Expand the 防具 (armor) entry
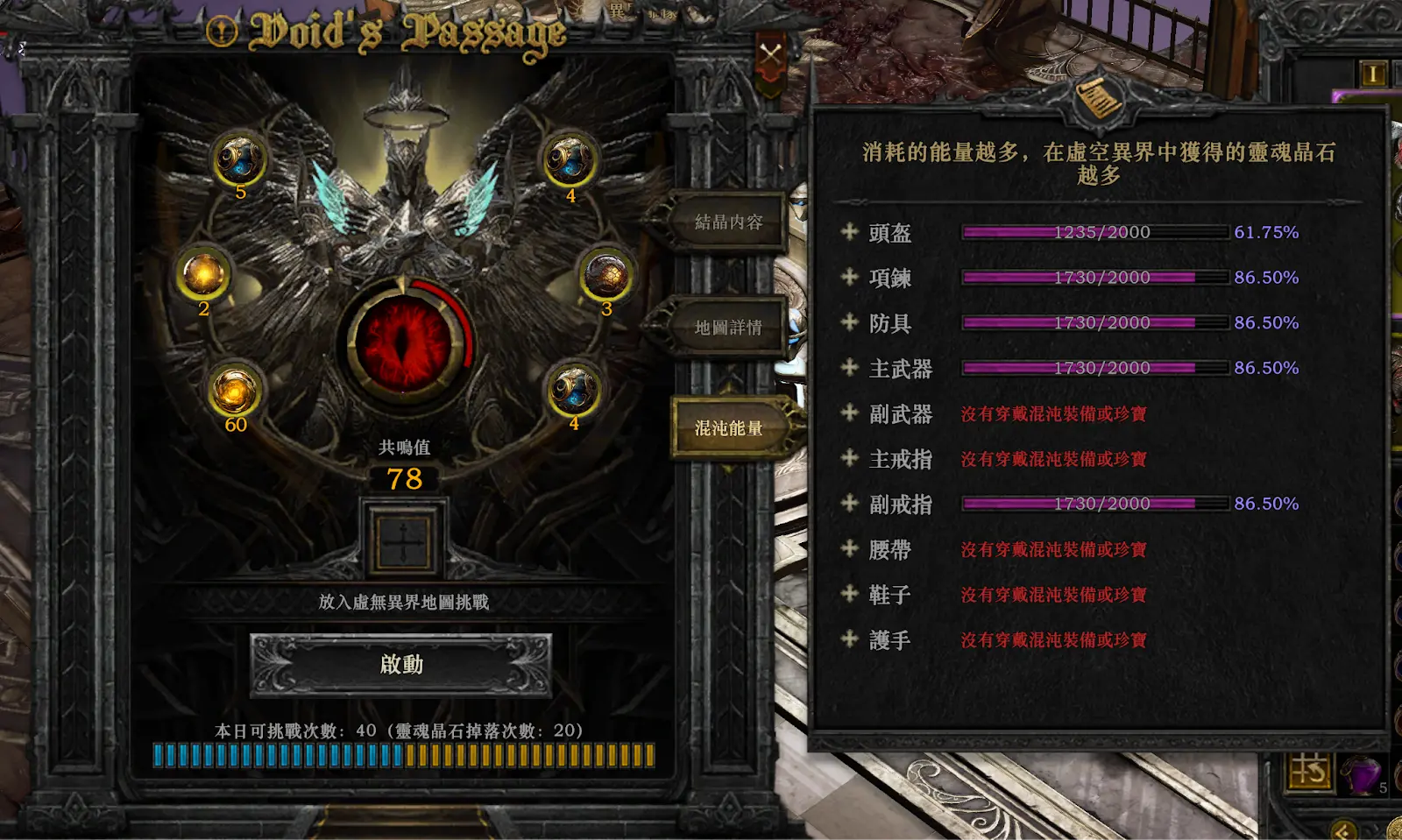Viewport: 1402px width, 840px height. pos(849,322)
